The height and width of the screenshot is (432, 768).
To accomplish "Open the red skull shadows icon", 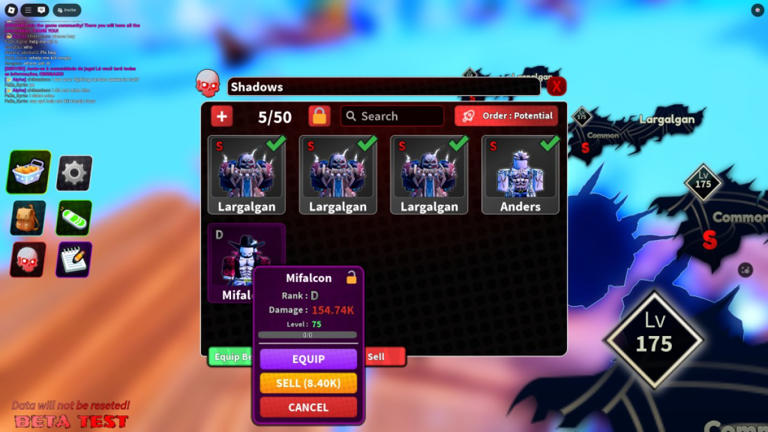I will tap(28, 259).
